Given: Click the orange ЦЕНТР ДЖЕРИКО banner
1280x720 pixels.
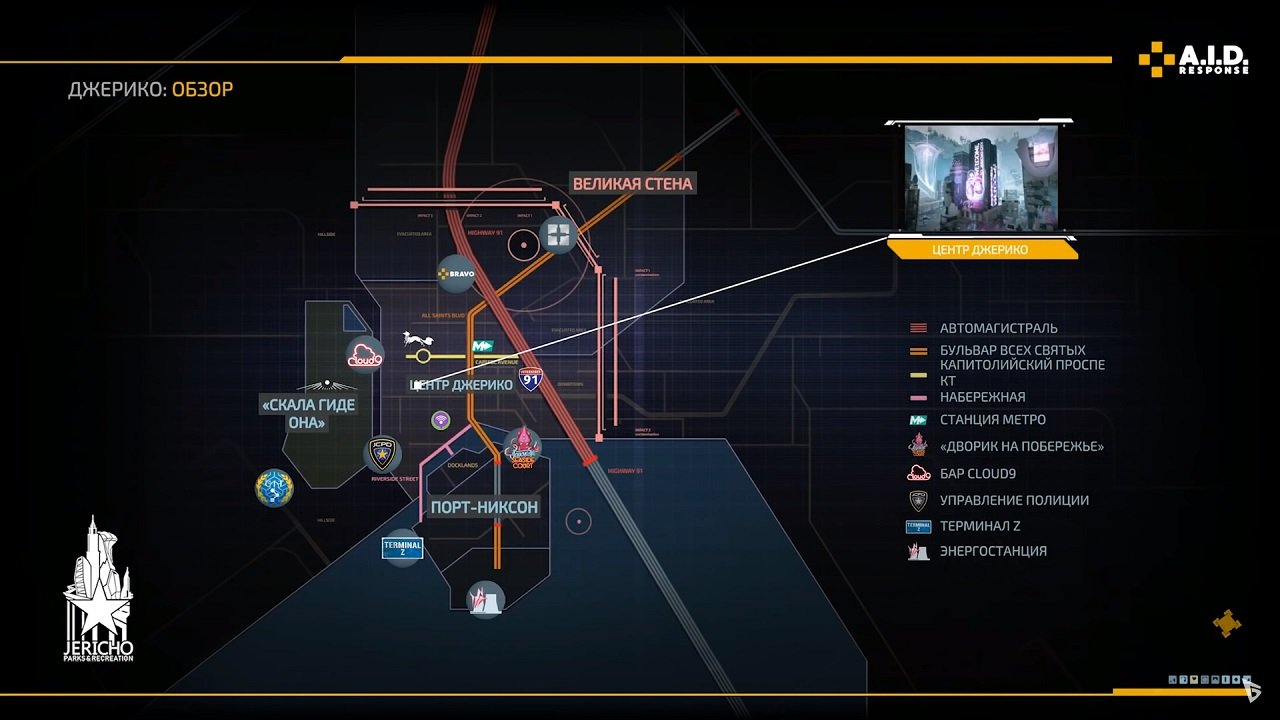Looking at the screenshot, I should tap(981, 249).
